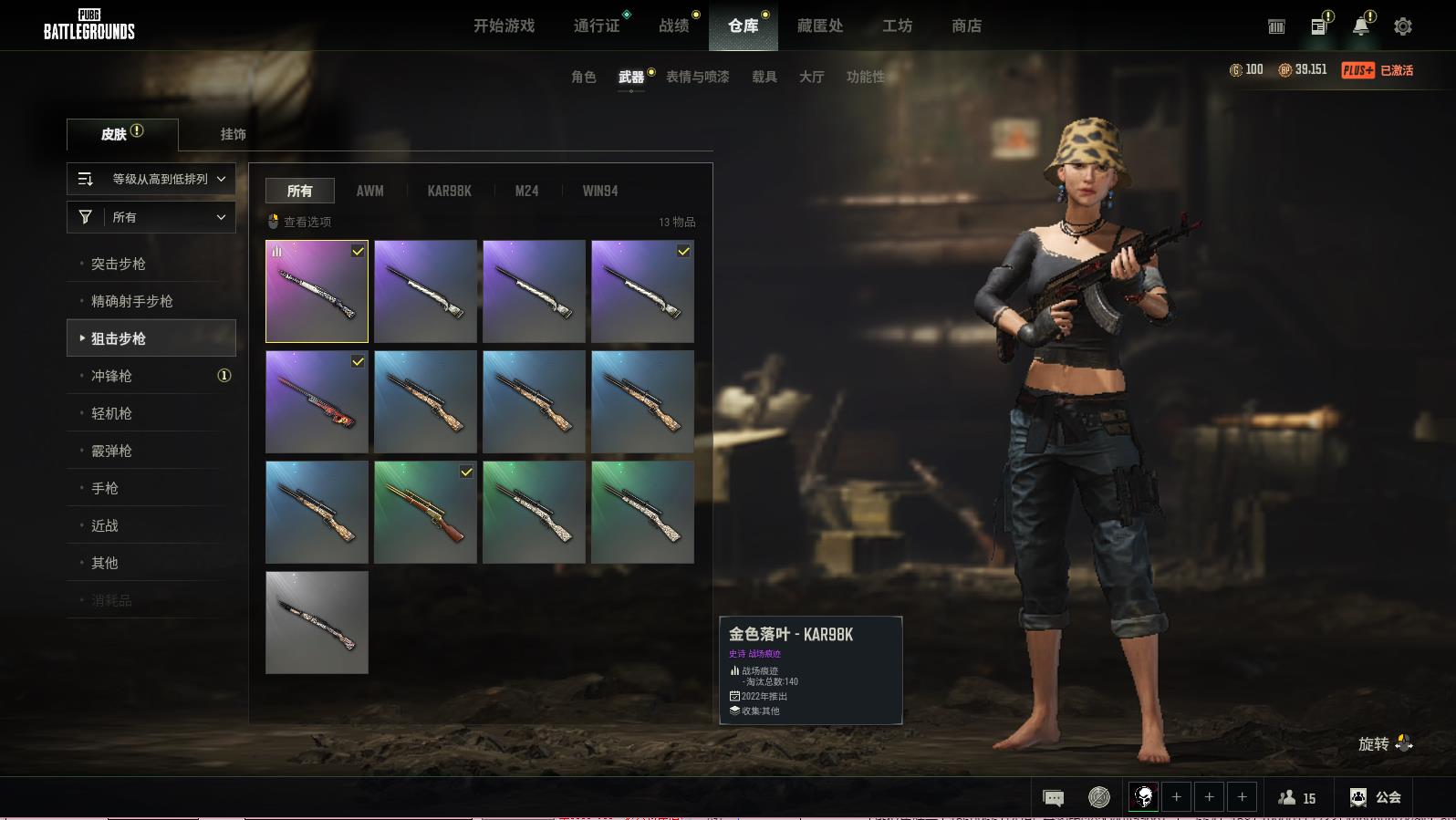Filter skins by WIN94
The height and width of the screenshot is (820, 1456).
coord(599,191)
